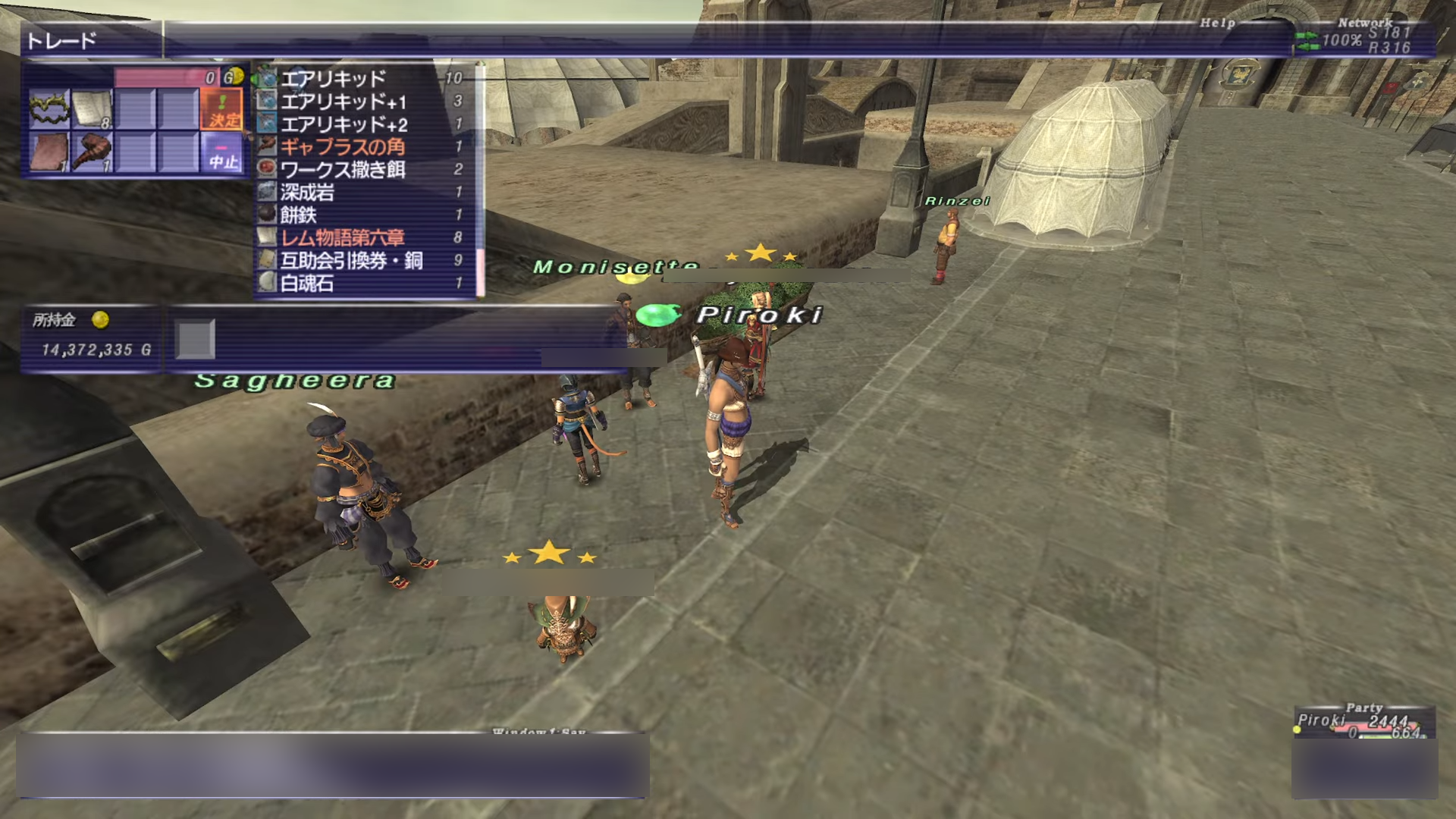The width and height of the screenshot is (1456, 819).
Task: Pick 白魂石 from the inventory list
Action: 307,283
